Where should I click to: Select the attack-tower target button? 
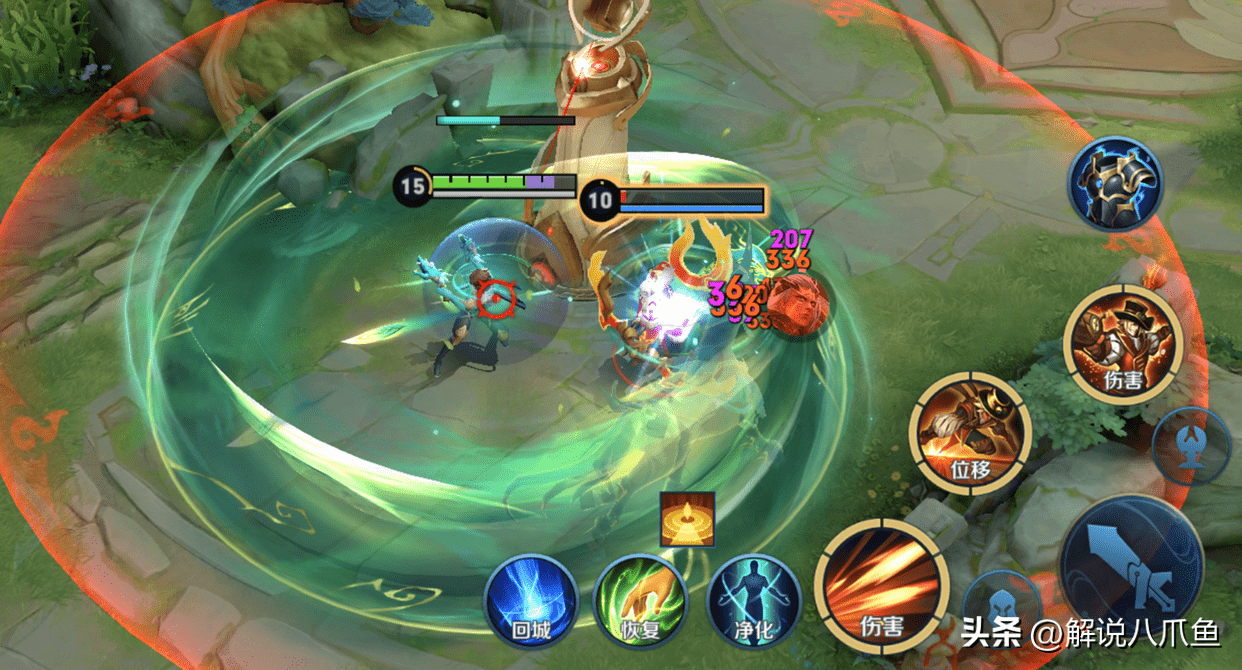coord(1190,446)
